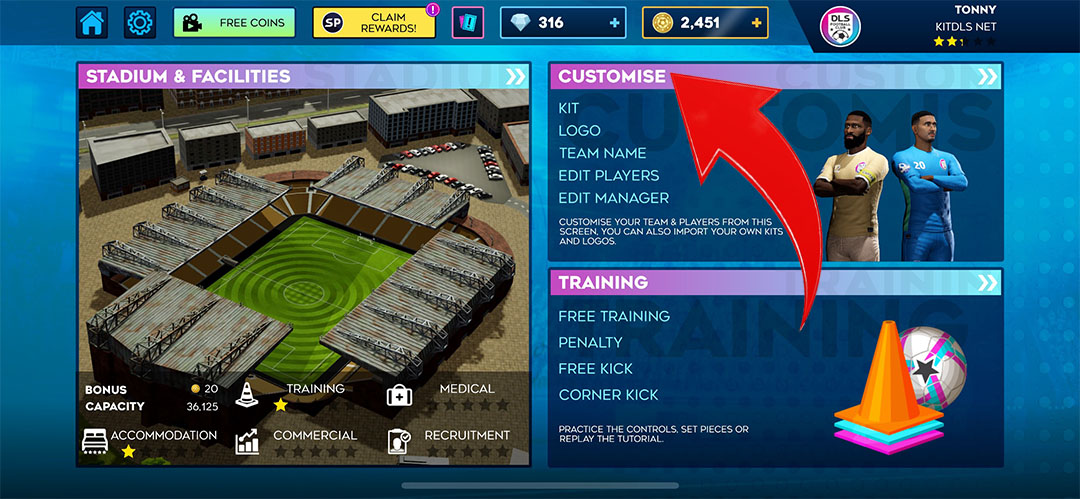The image size is (1080, 499).
Task: Go to the home screen
Action: point(92,22)
